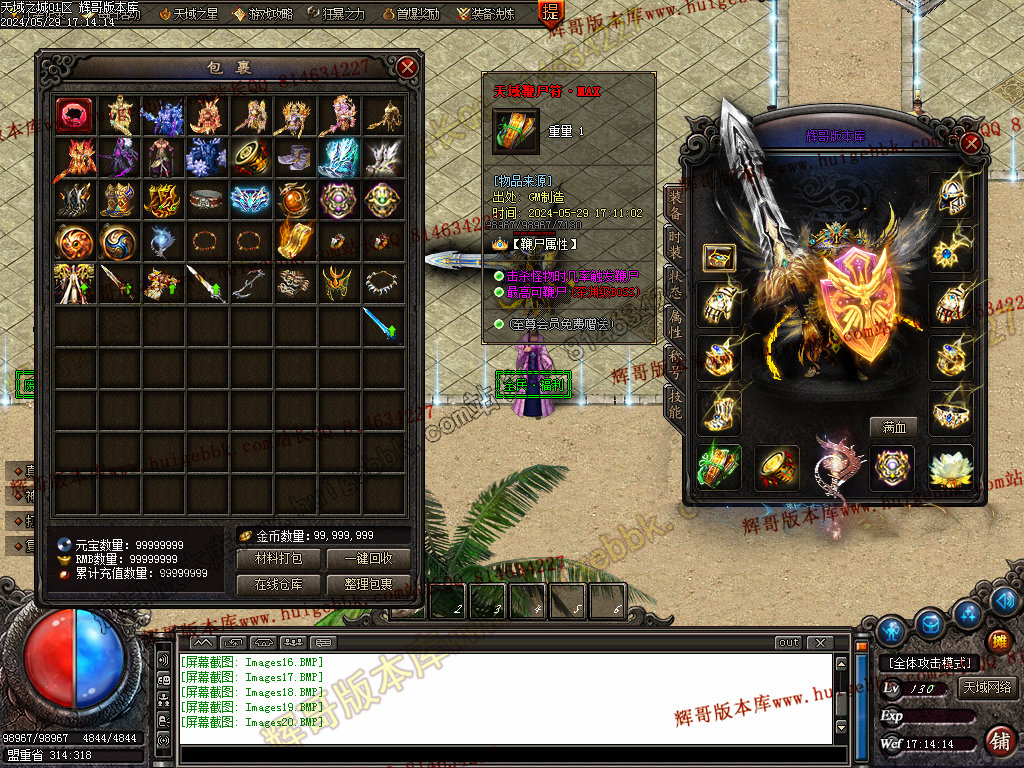1024x768 pixels.
Task: Select the red ring item in the bag
Action: (x=75, y=115)
